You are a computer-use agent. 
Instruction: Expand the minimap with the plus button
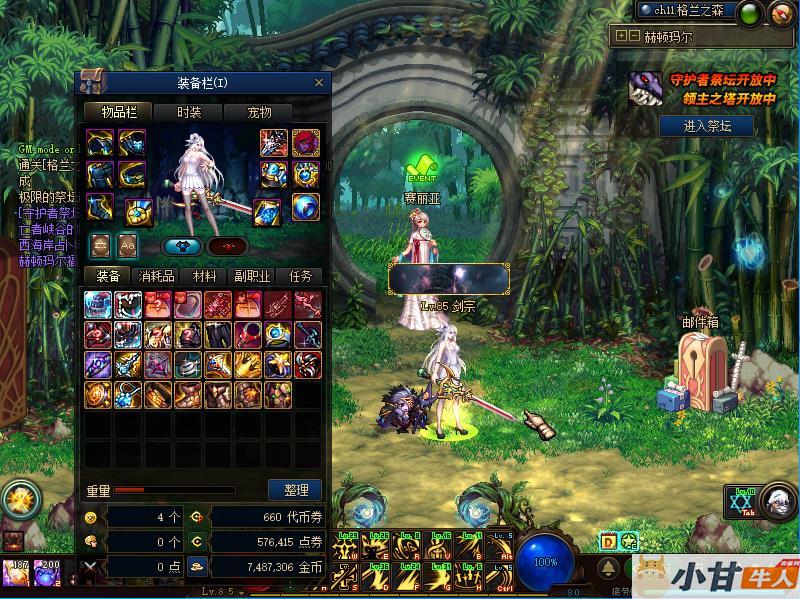pos(622,35)
